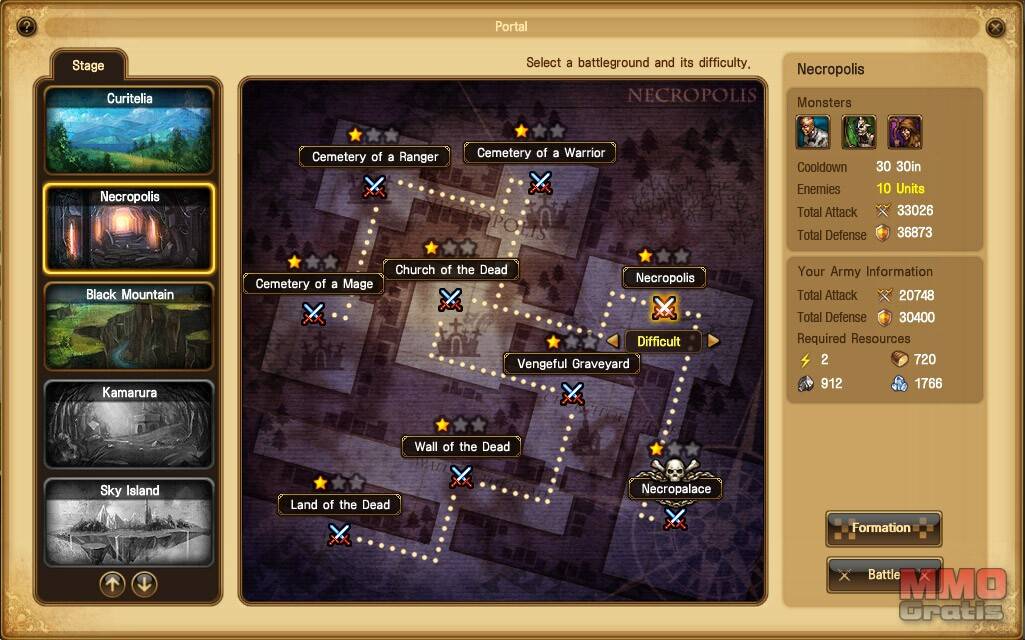Select the Kamarura stage thumbnail
The width and height of the screenshot is (1025, 640).
(x=129, y=425)
